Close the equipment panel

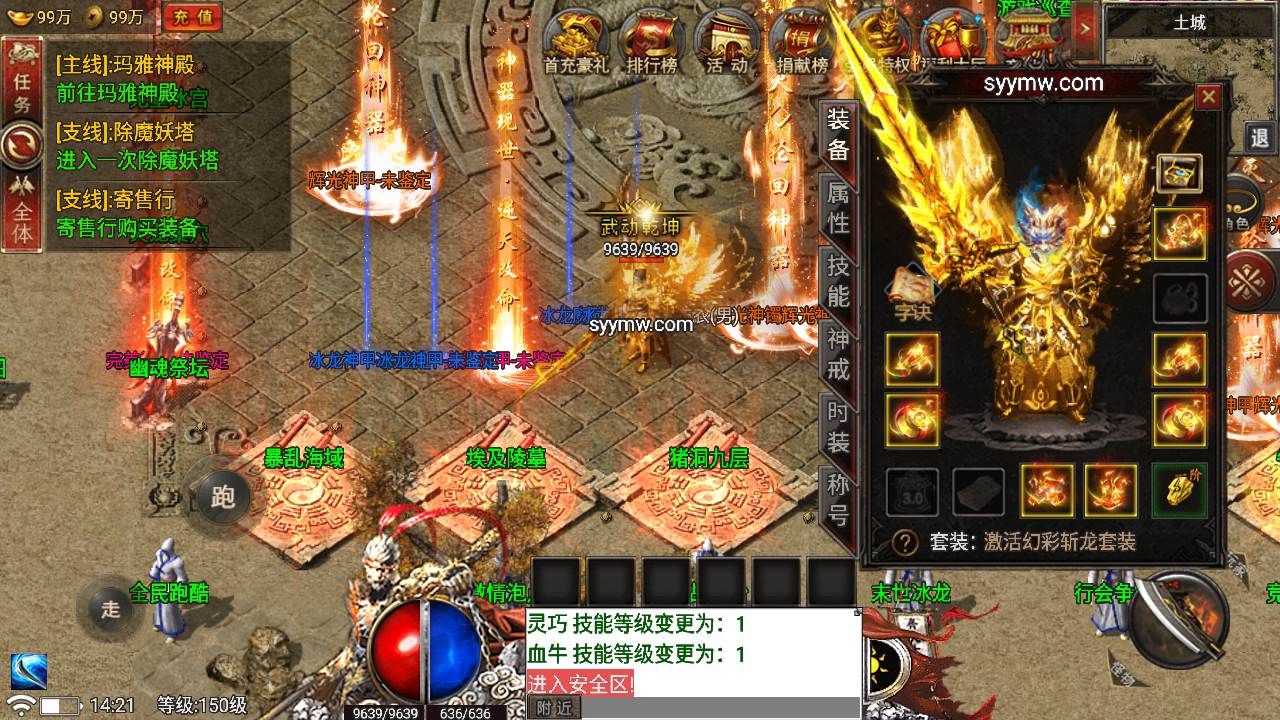[1208, 97]
